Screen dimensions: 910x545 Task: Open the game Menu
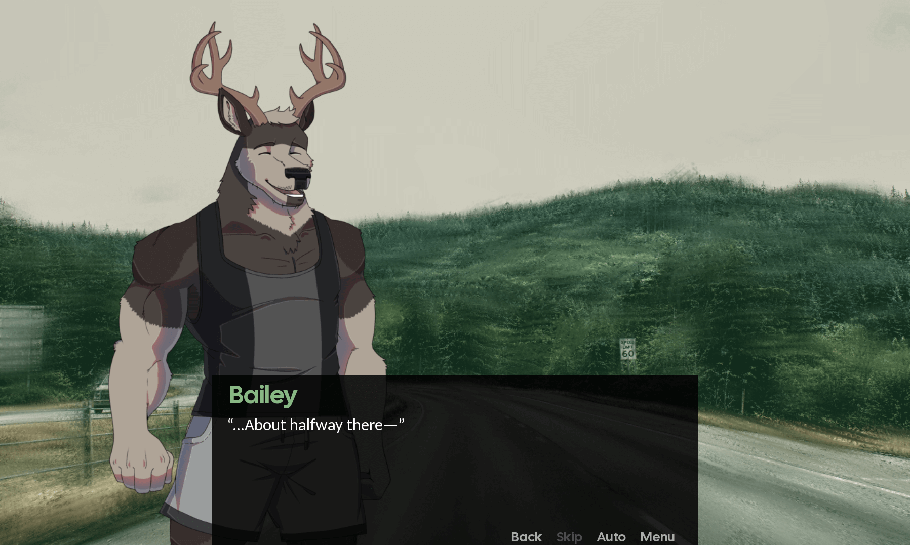click(657, 537)
